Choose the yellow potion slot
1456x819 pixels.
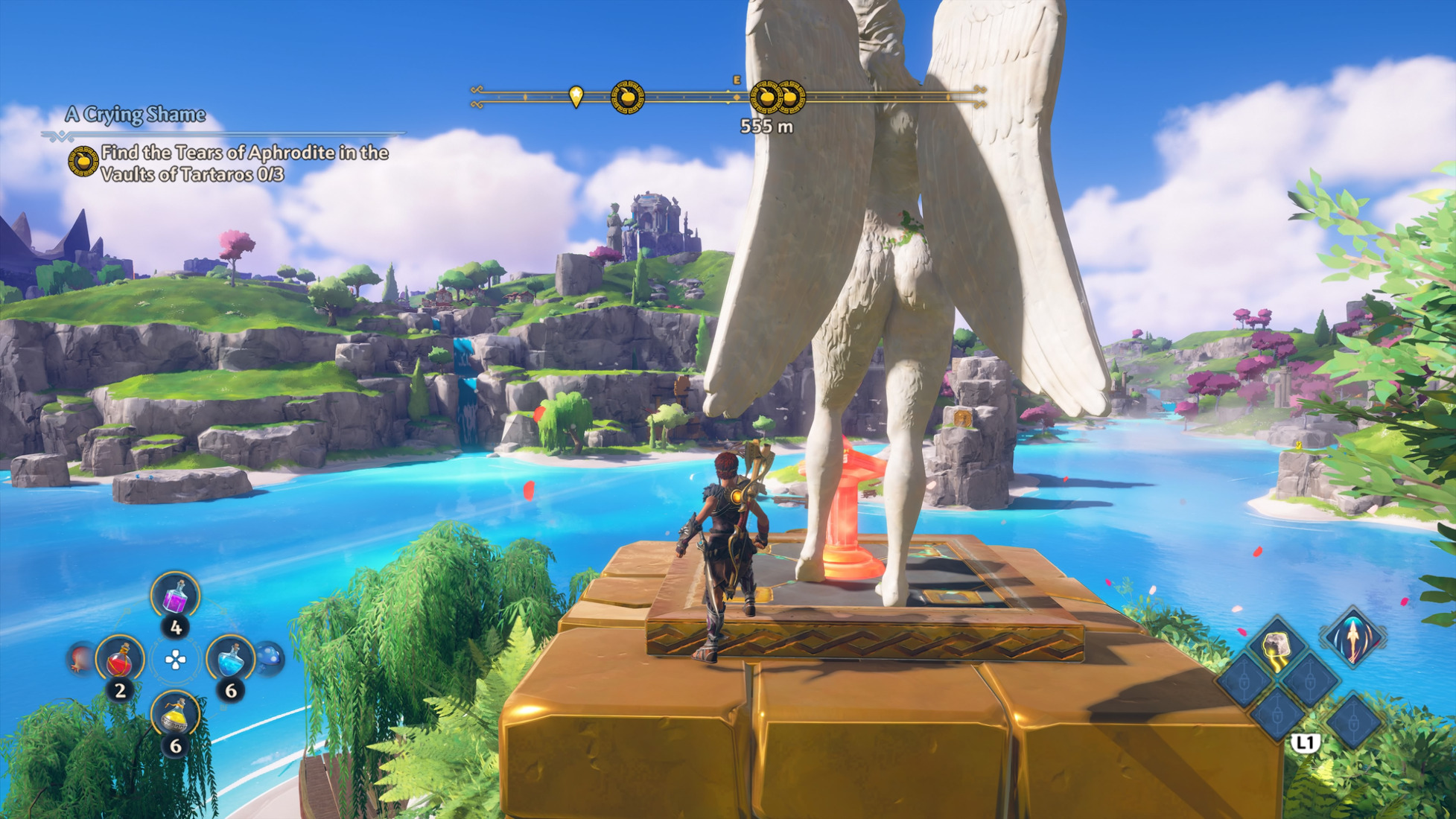(176, 716)
